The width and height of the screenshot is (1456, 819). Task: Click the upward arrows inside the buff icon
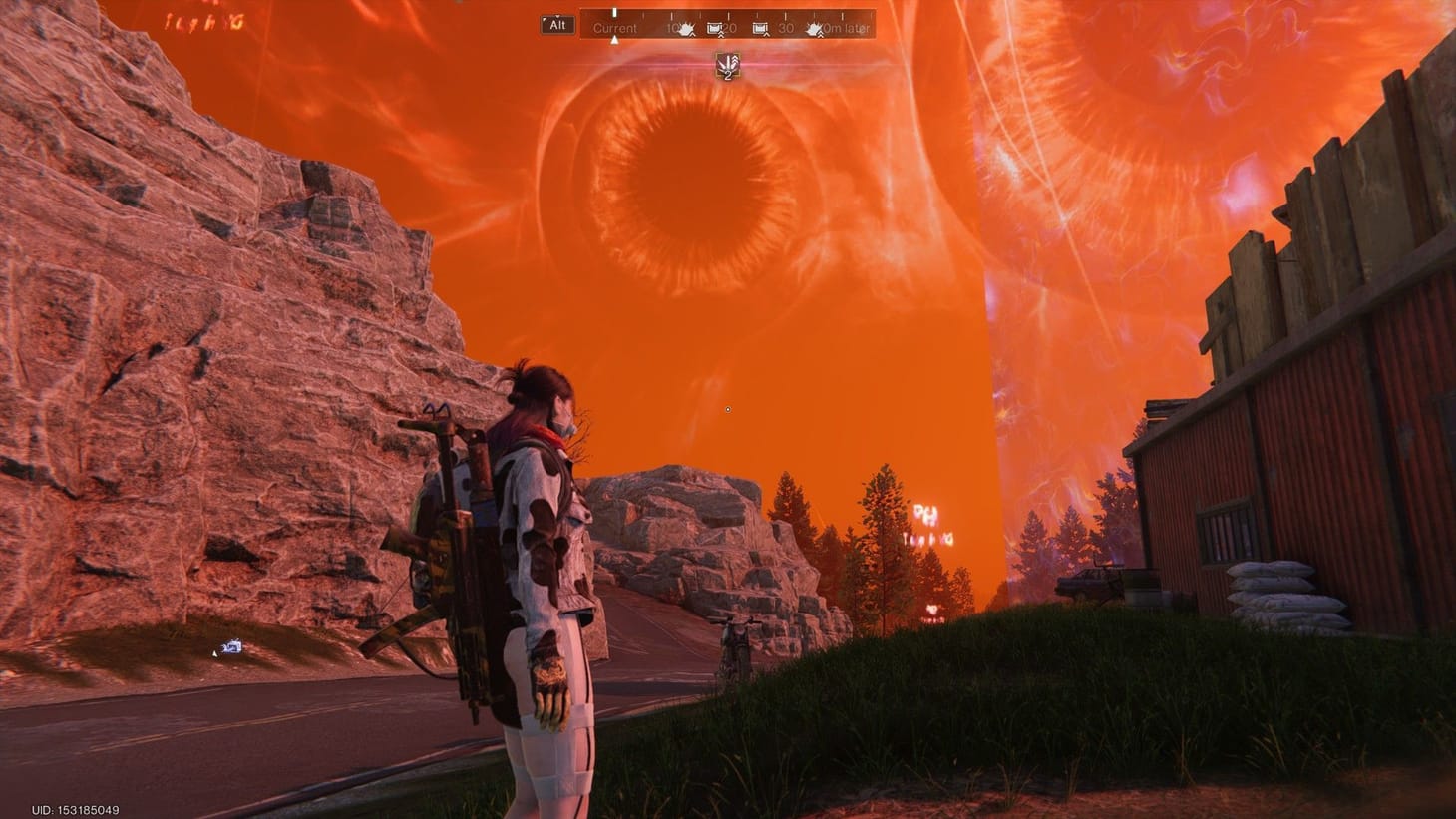[x=726, y=62]
